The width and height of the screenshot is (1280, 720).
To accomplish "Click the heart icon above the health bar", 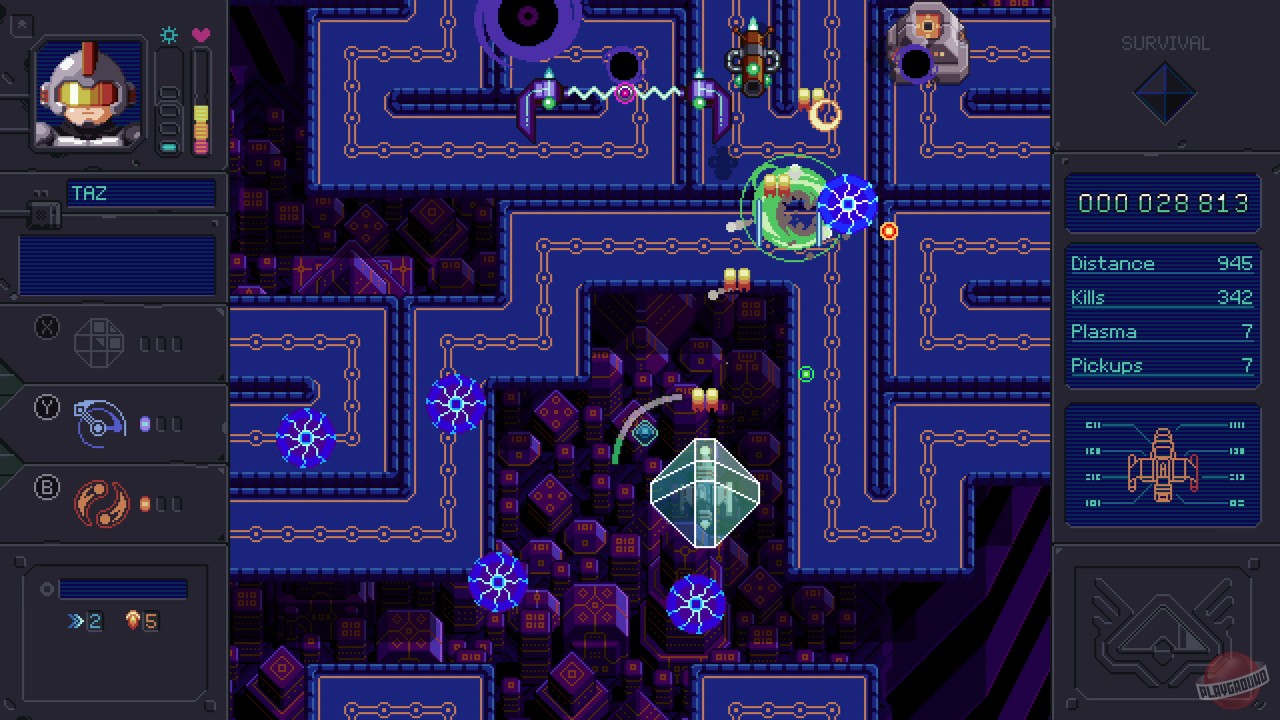I will [202, 35].
